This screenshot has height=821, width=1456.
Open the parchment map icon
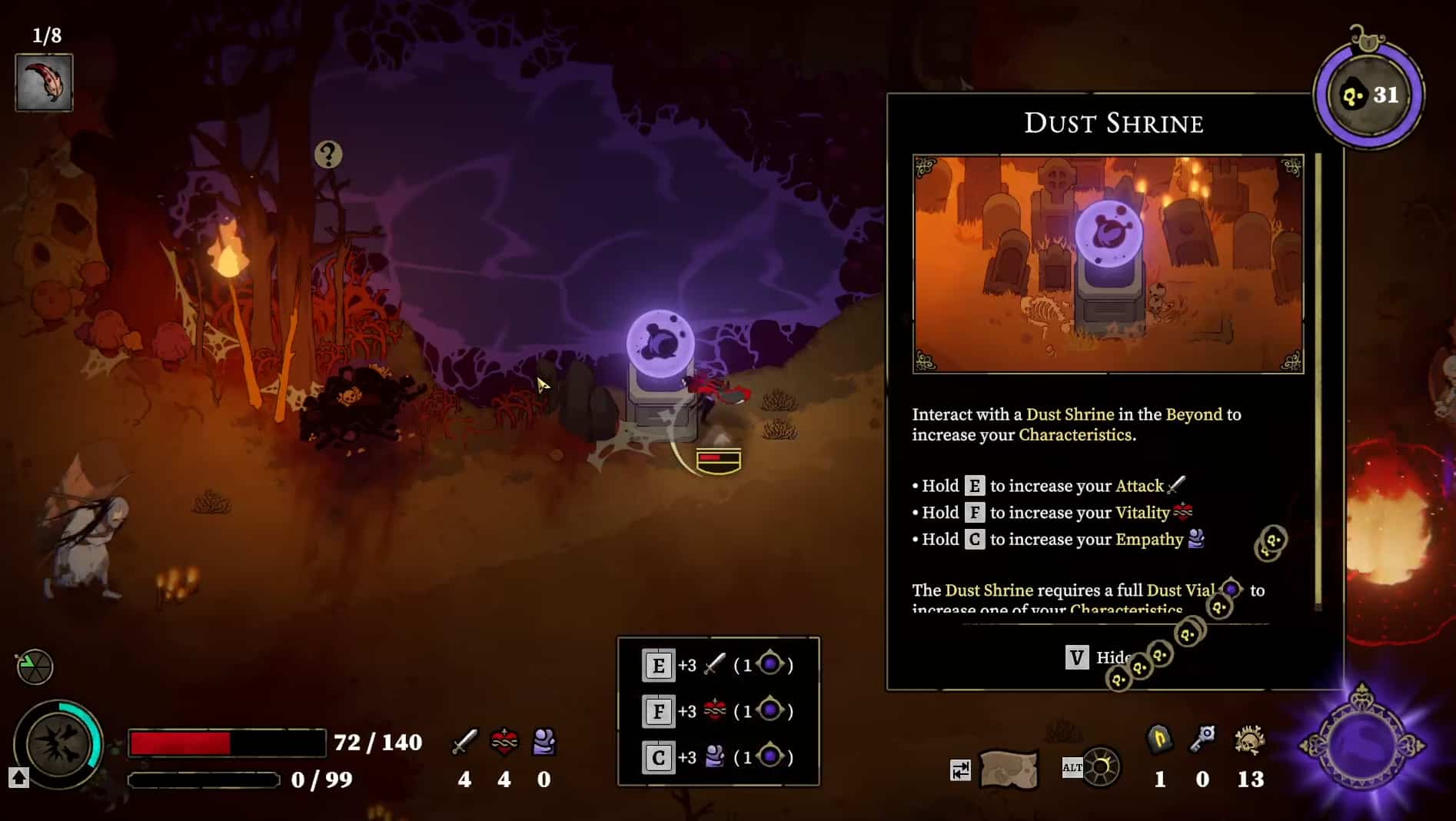1009,769
